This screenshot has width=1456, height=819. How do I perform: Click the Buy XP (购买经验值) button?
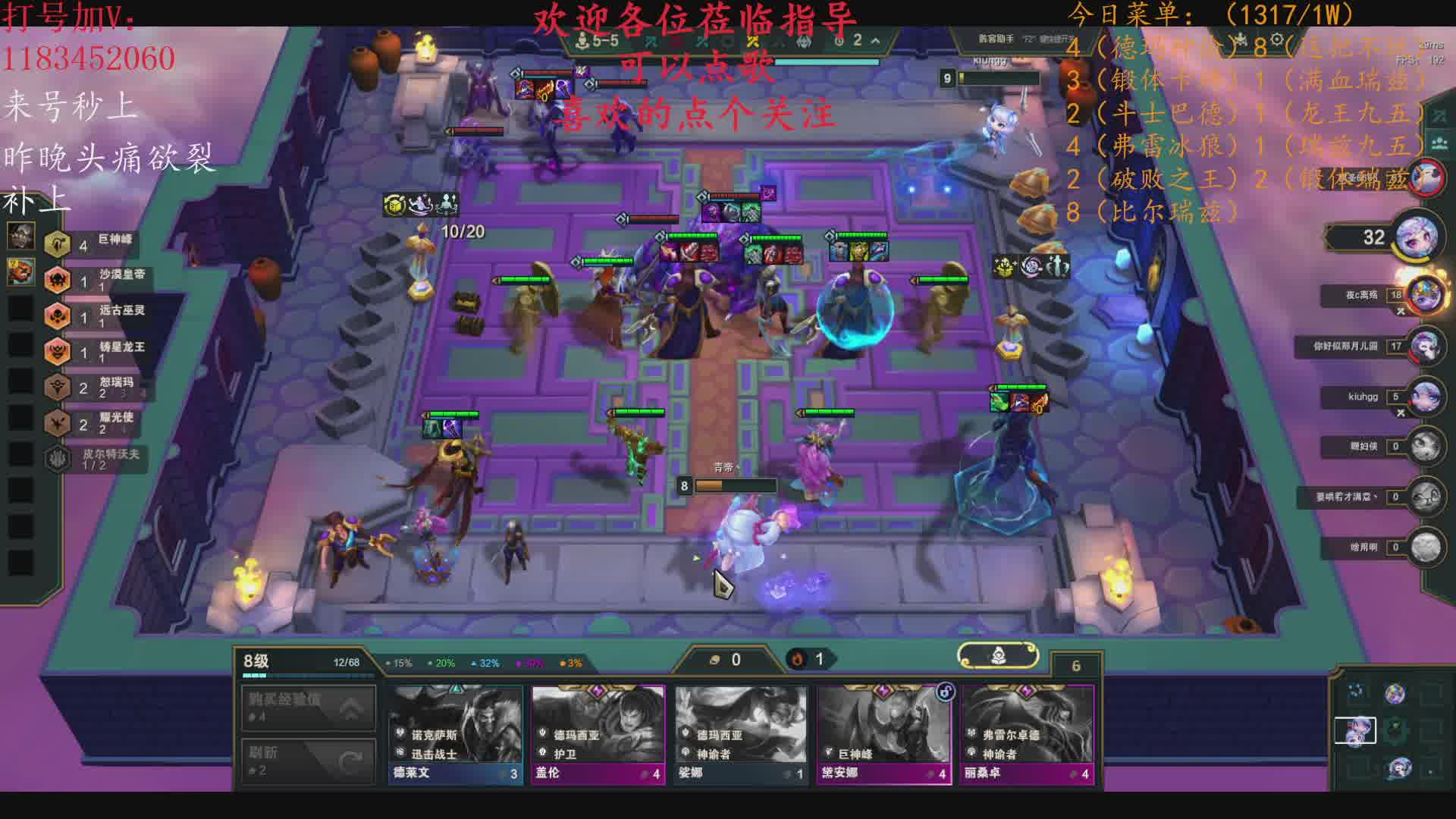(309, 707)
